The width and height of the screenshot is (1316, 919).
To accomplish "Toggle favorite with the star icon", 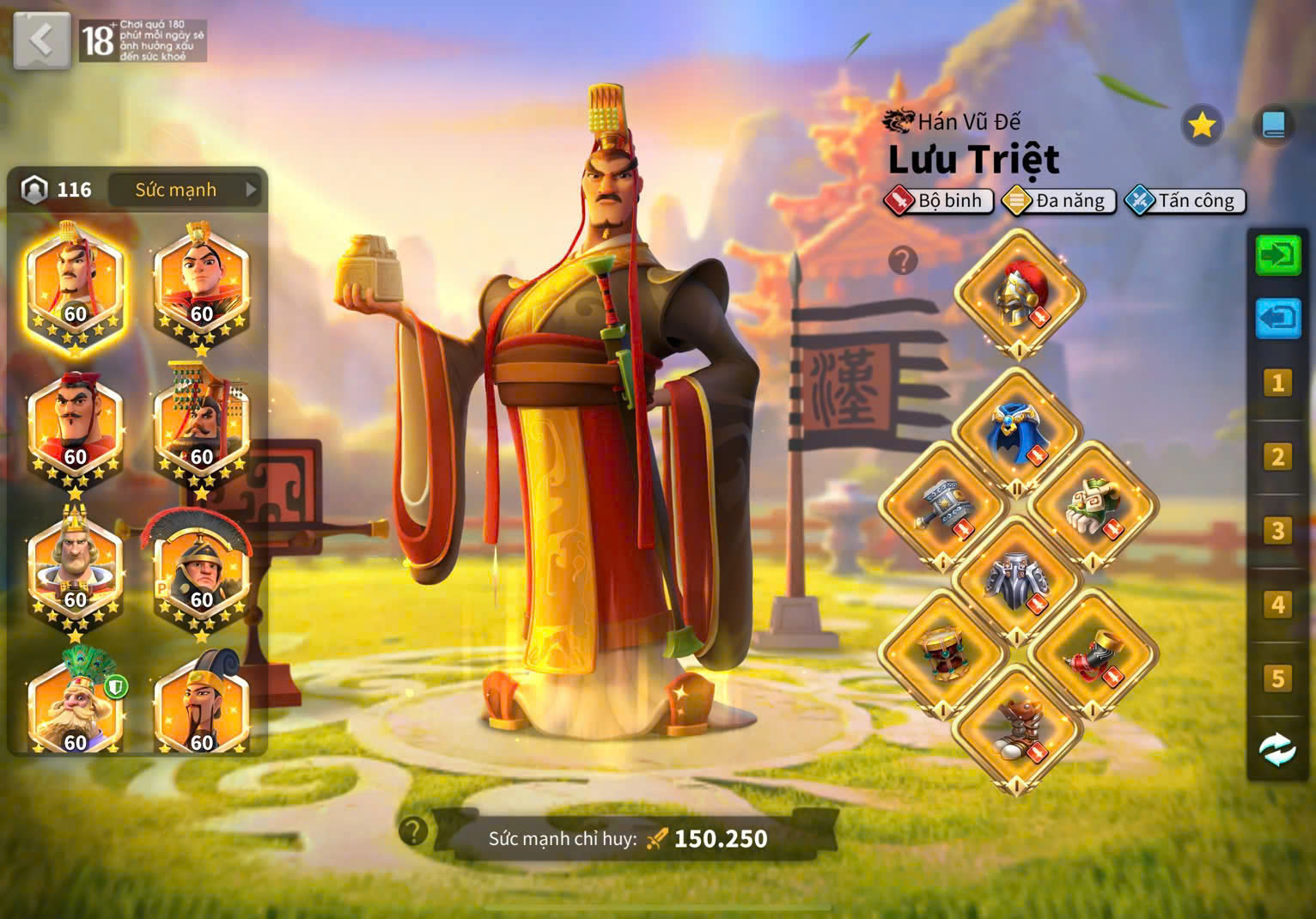I will click(x=1202, y=124).
